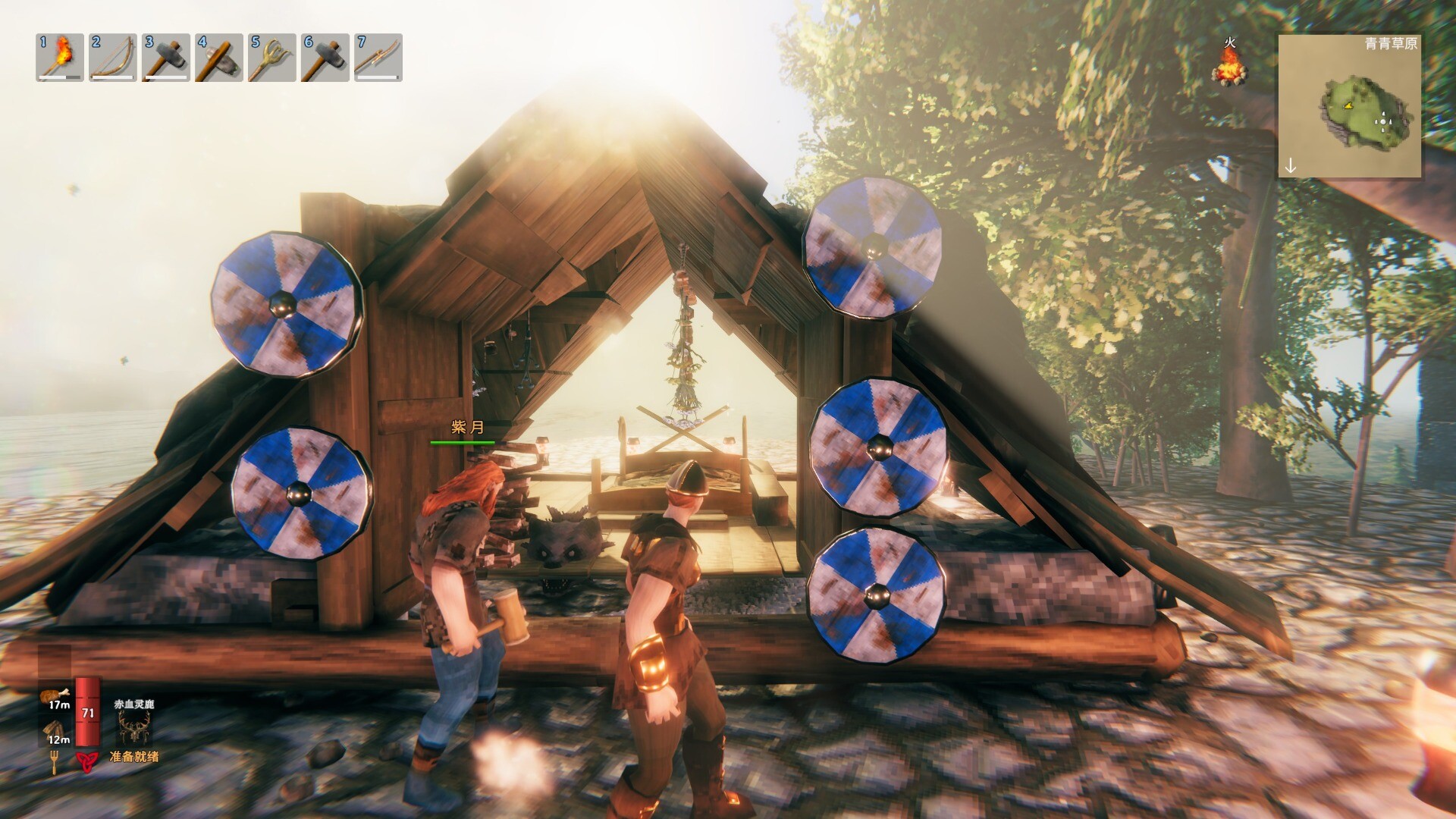Click the 12m food buff icon
Screen dimensions: 1456x819
pyautogui.click(x=58, y=731)
